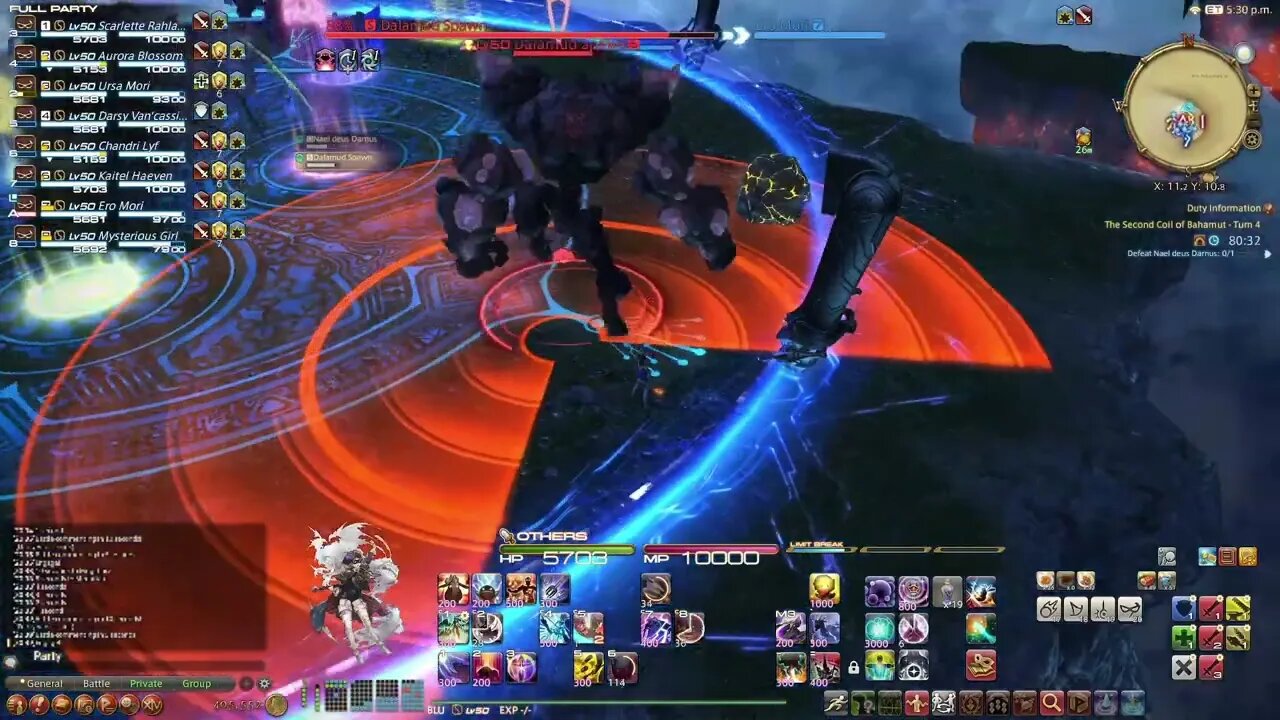
Task: Open the red magnifying glass search menu icon
Action: tap(1051, 703)
